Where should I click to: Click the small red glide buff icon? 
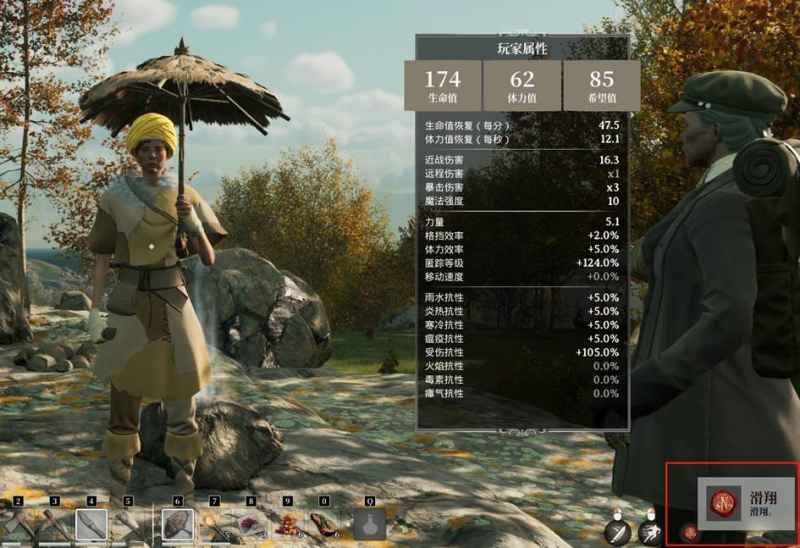(x=689, y=533)
